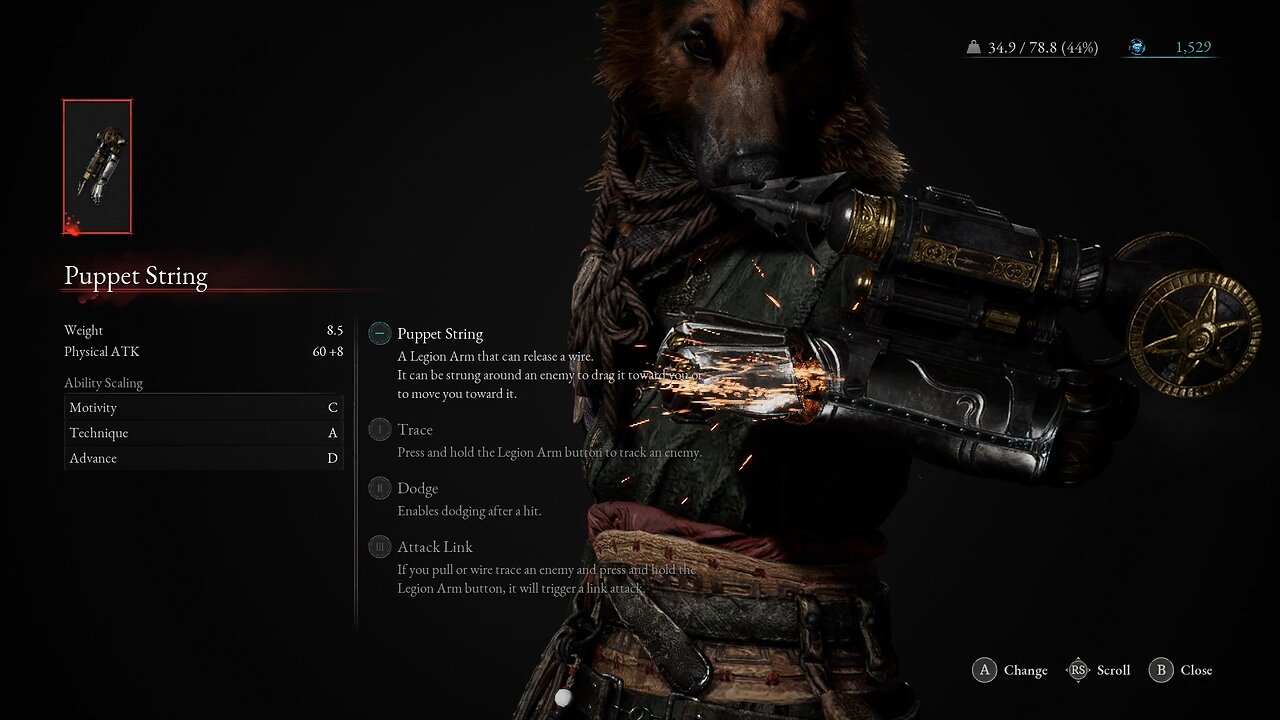This screenshot has width=1280, height=720.
Task: Choose the Puppet String ability entry
Action: click(x=439, y=334)
